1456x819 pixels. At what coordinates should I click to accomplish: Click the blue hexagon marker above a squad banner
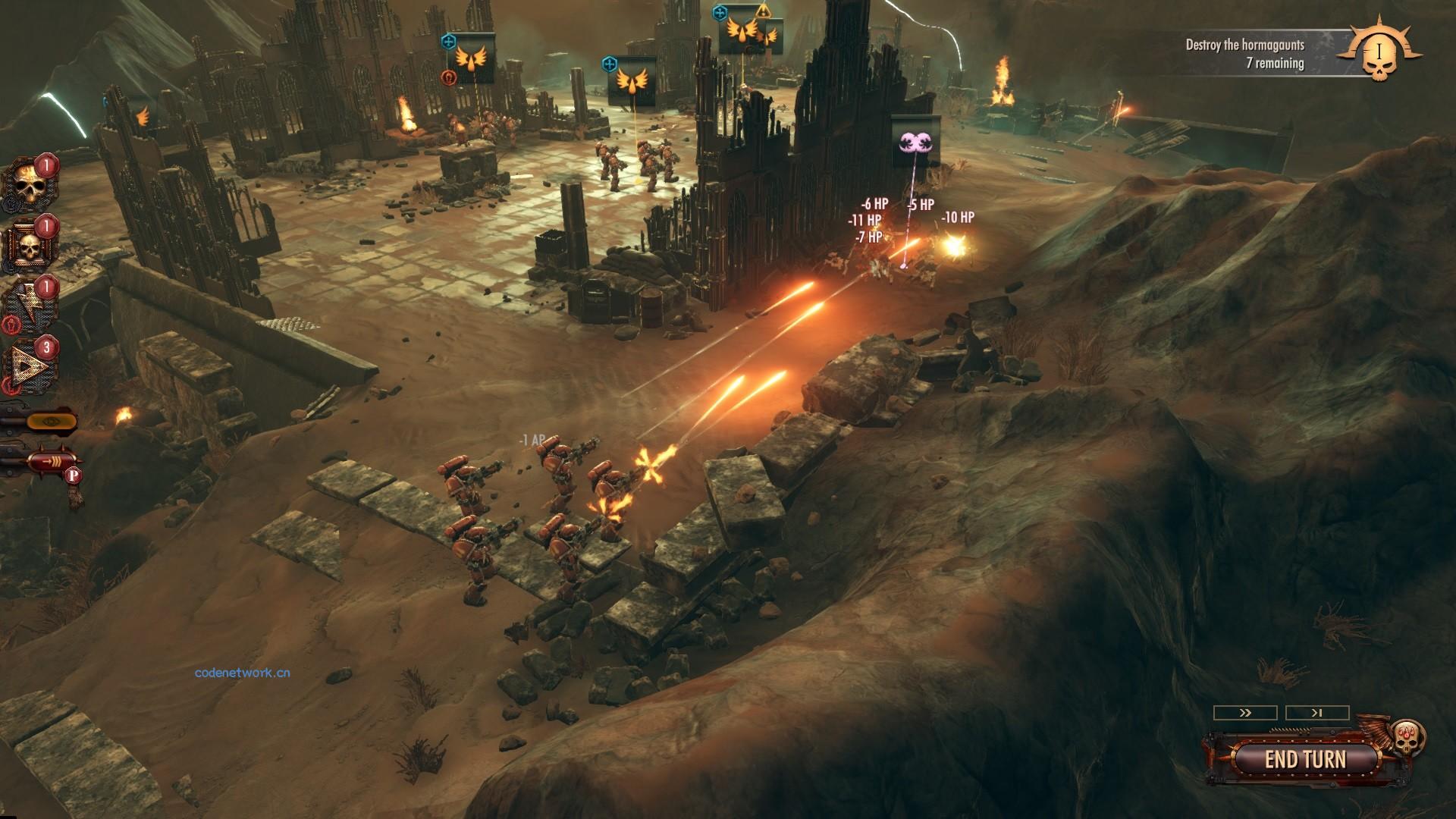[449, 40]
